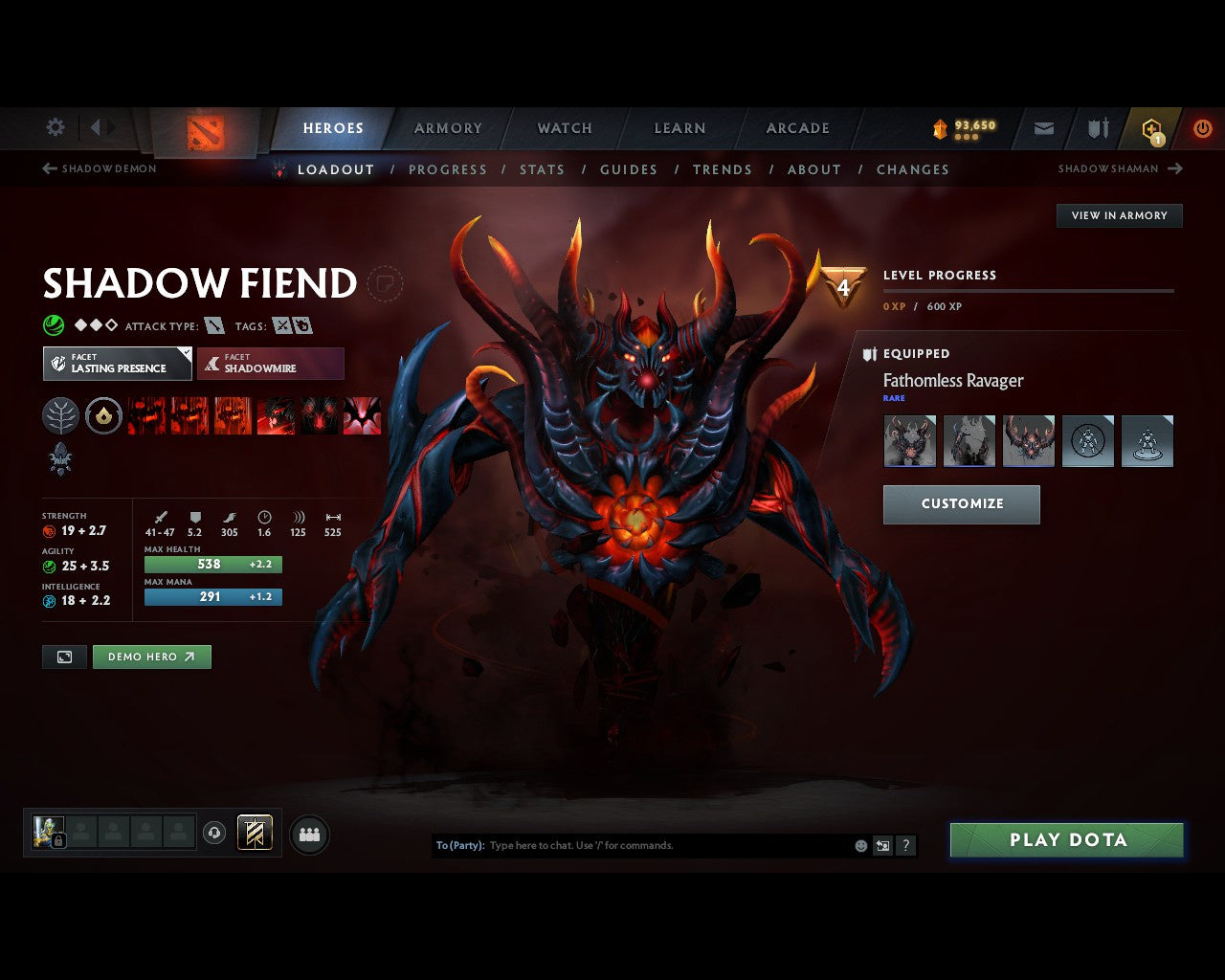Open the party invite friends icon
The image size is (1225, 980).
(x=307, y=834)
